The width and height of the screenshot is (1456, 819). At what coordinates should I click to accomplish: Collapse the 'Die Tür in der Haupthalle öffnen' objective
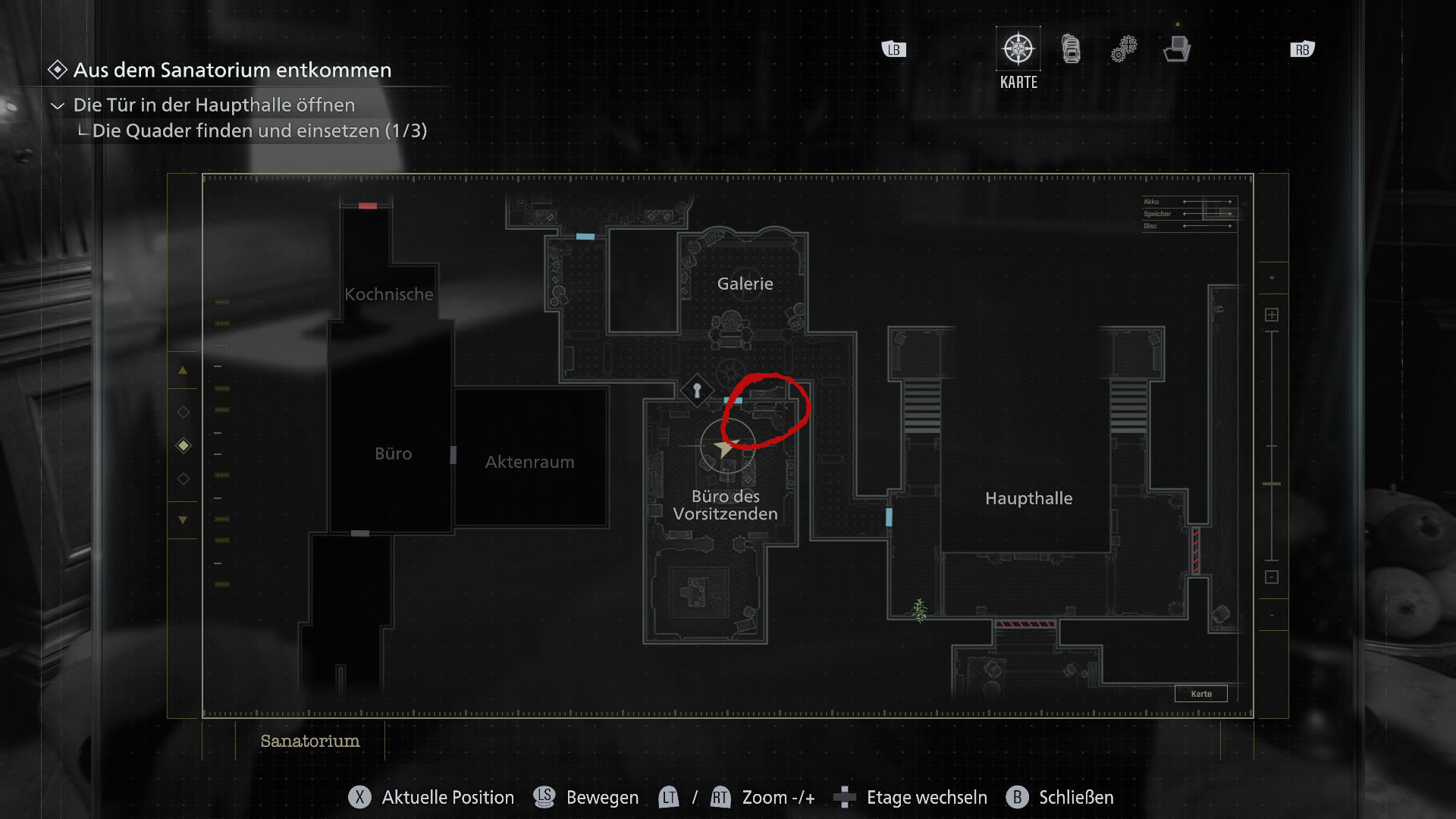tap(58, 105)
